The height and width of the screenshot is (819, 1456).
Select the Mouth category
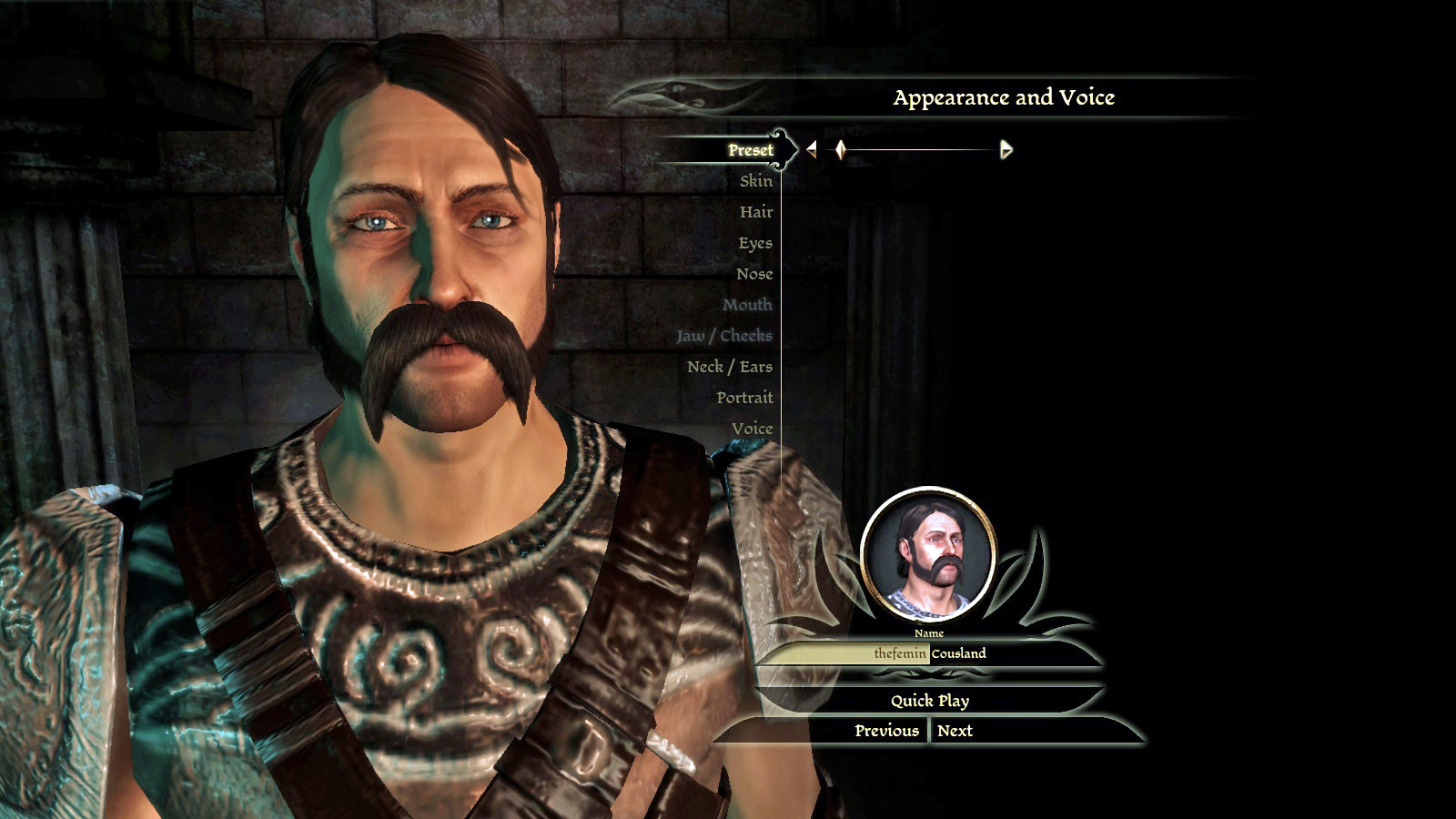(747, 305)
